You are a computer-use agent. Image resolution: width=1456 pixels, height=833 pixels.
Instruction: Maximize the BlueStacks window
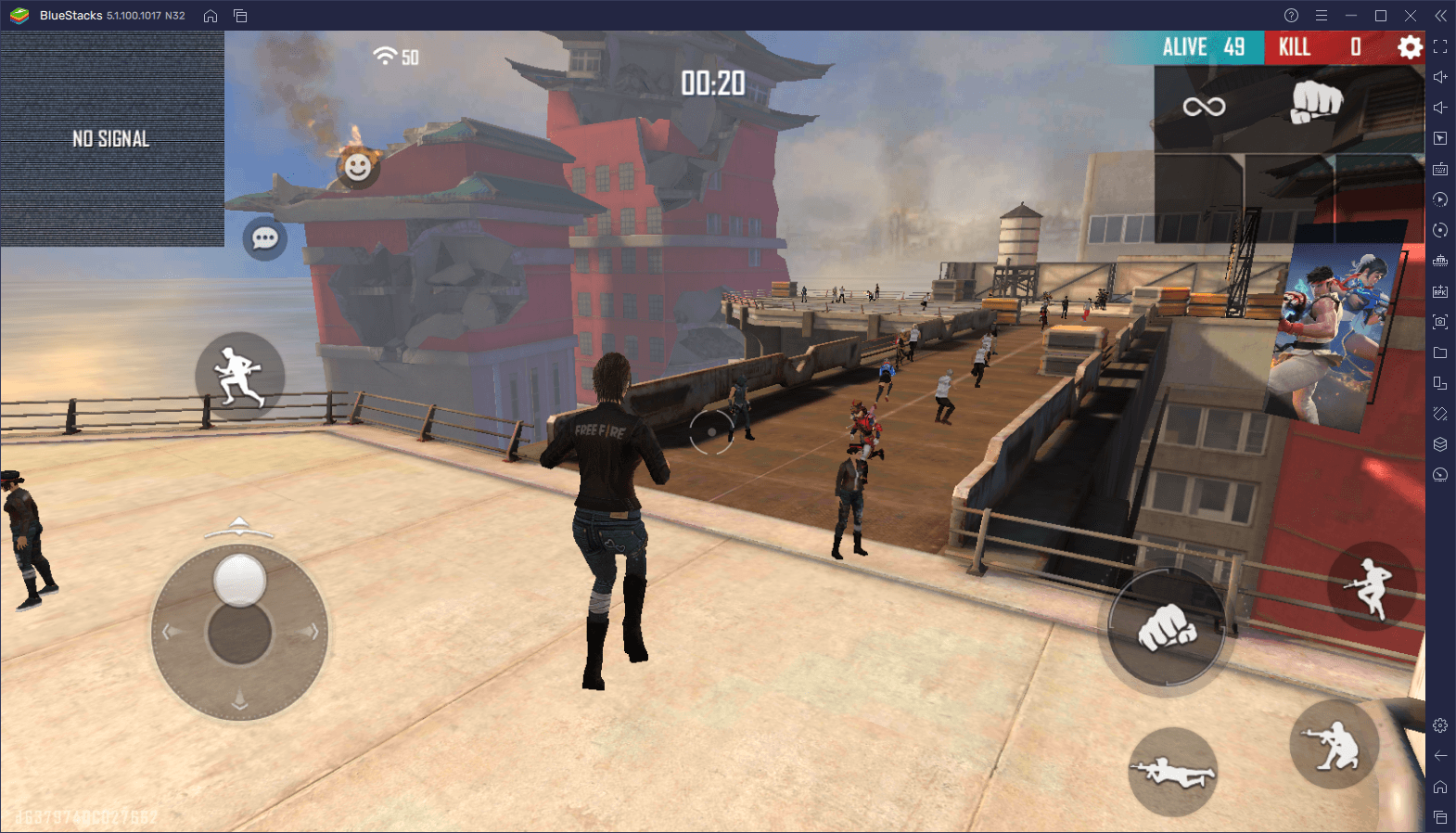click(x=1380, y=16)
